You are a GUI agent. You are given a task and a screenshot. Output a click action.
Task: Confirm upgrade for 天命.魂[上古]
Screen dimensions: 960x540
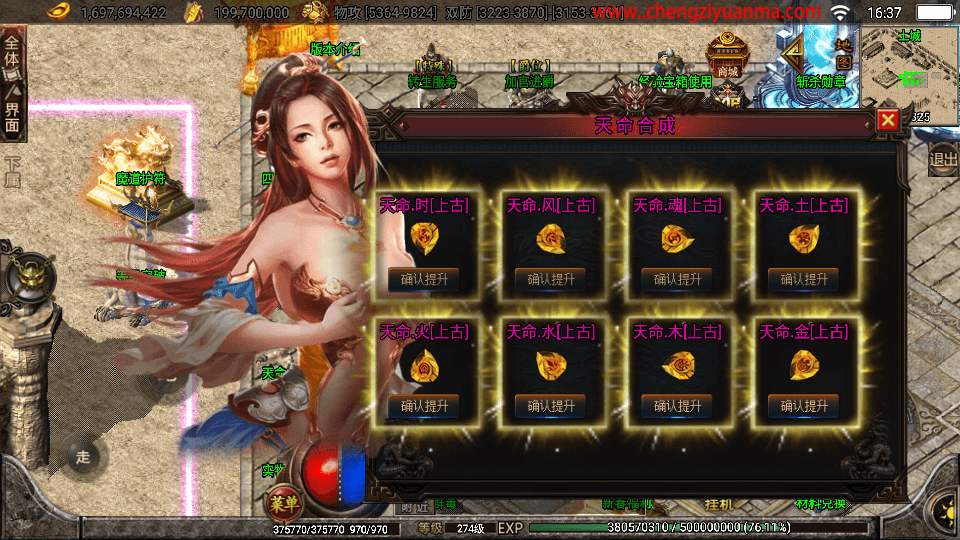[677, 279]
